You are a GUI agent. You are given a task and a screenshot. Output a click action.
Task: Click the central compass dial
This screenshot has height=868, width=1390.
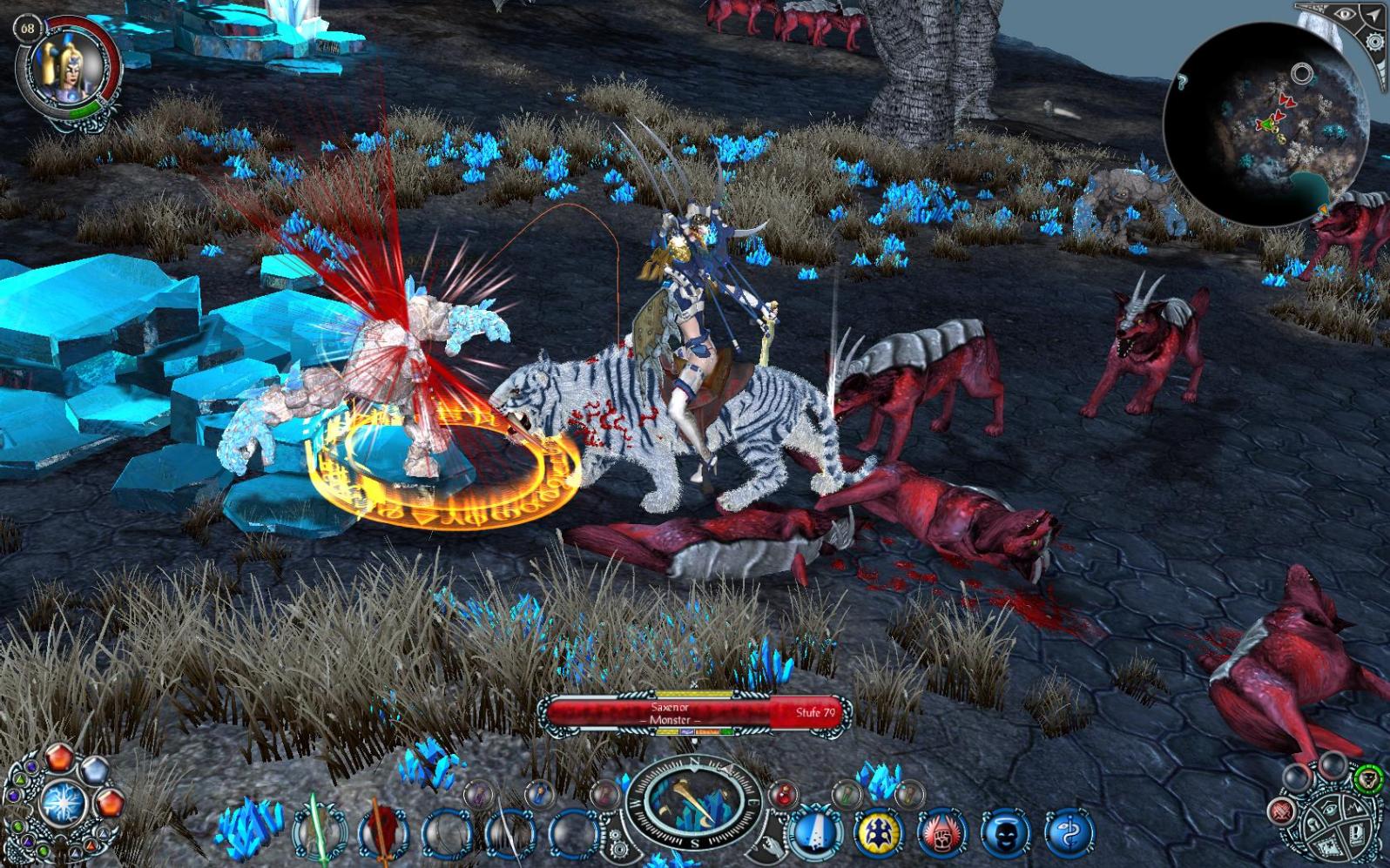point(694,802)
